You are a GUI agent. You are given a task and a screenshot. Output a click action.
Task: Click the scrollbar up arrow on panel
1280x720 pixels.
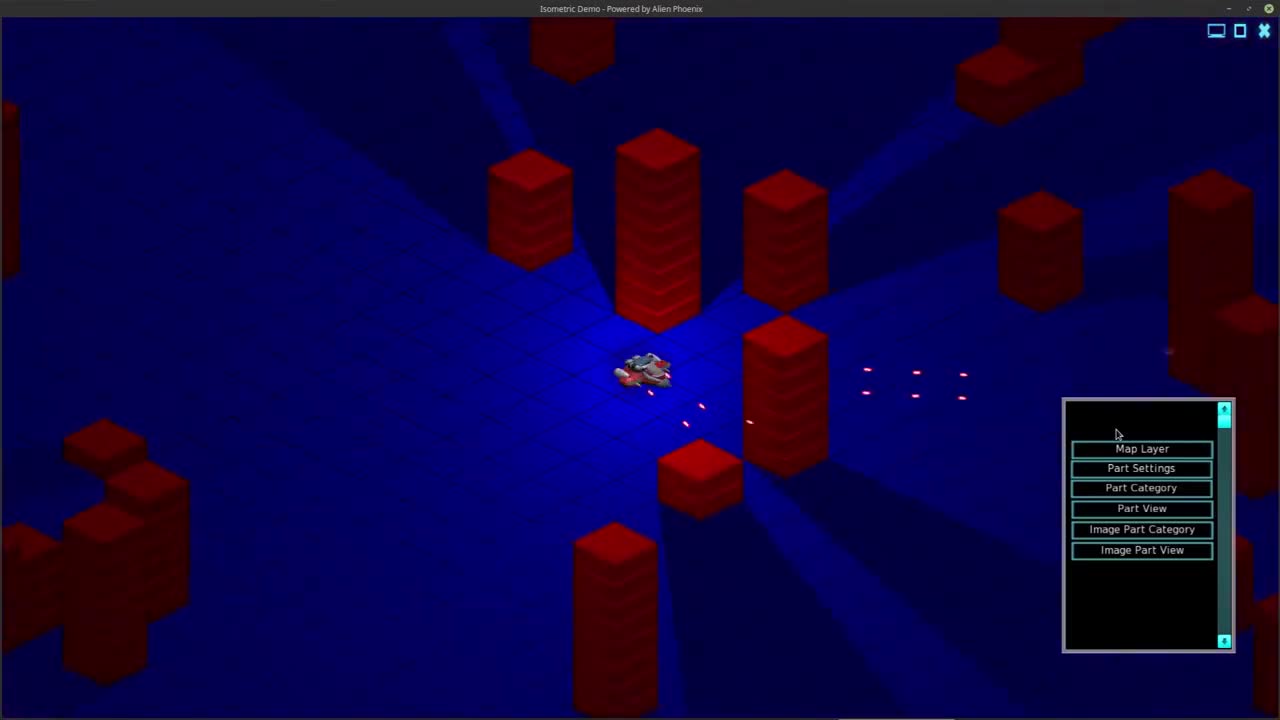click(1224, 410)
